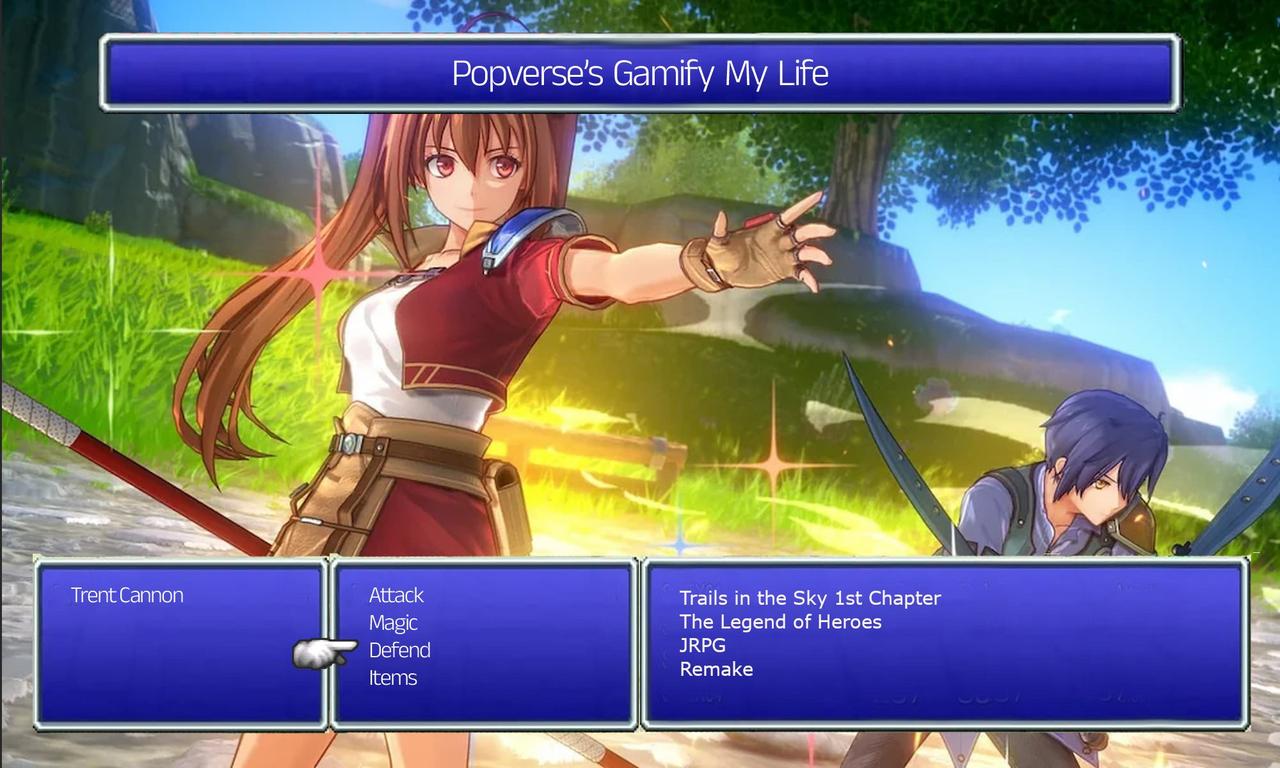
Task: Select Trails in the Sky 1st Chapter
Action: (808, 598)
